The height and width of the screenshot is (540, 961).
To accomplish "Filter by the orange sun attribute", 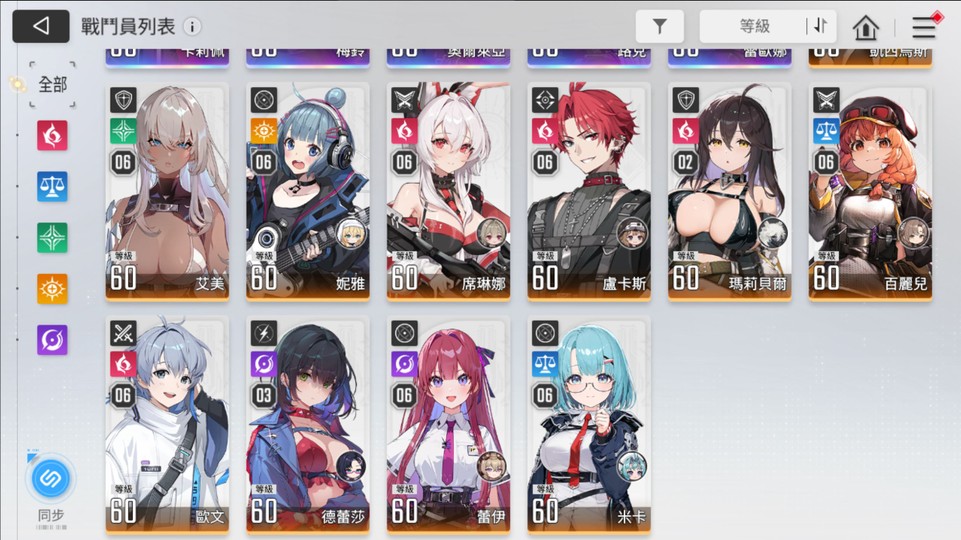I will tap(52, 289).
